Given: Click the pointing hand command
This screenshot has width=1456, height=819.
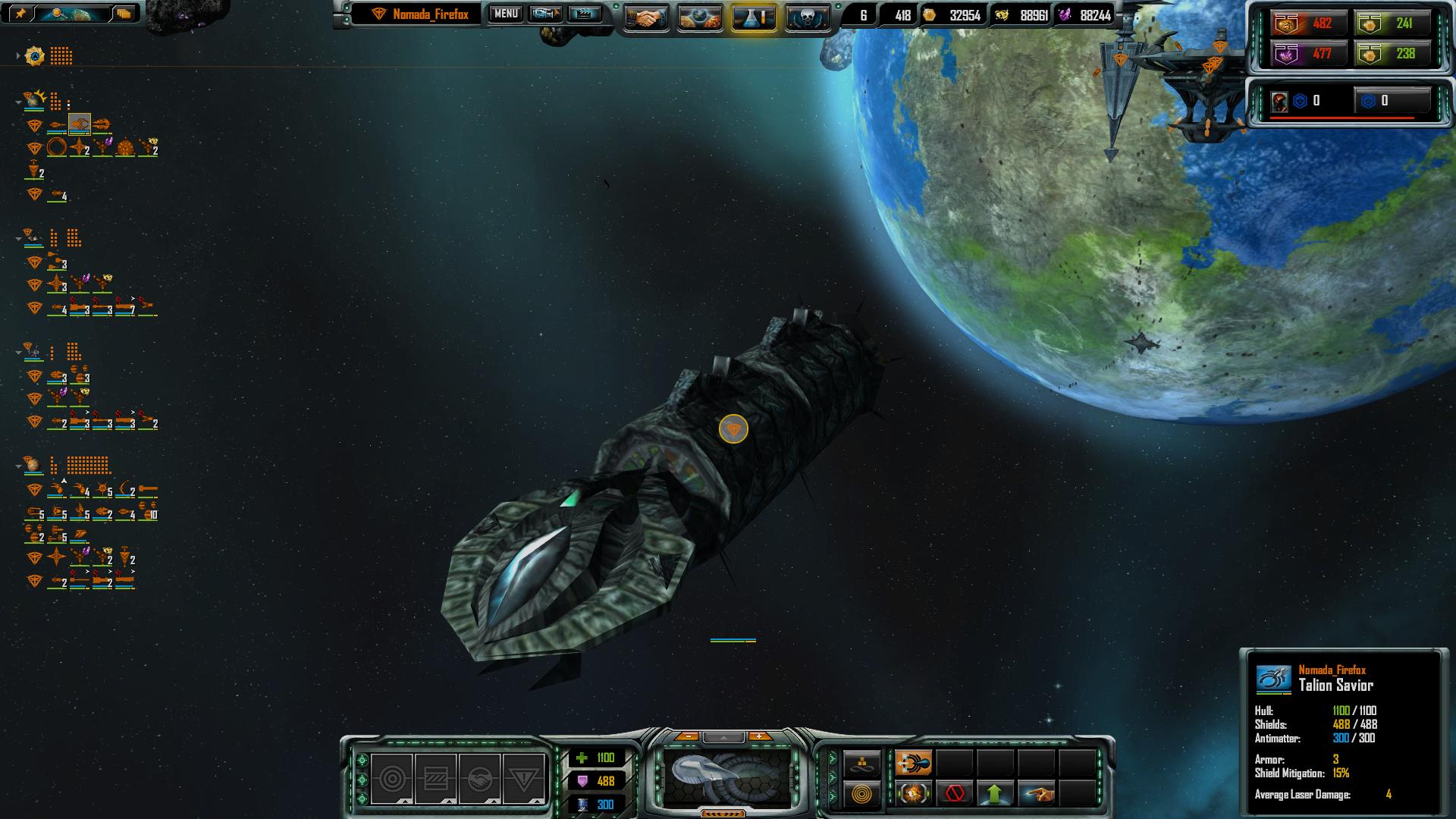Looking at the screenshot, I should click(x=1036, y=794).
